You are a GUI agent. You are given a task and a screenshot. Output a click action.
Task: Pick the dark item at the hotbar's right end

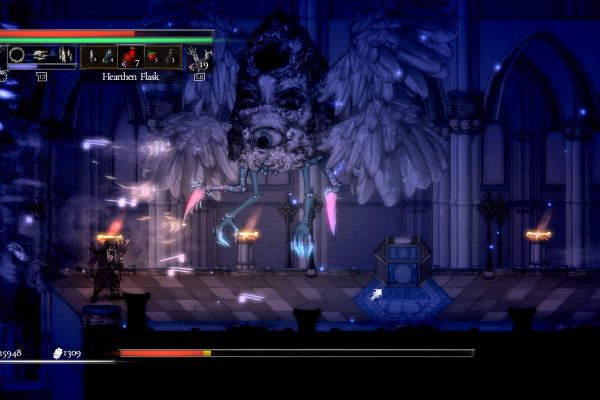point(171,56)
